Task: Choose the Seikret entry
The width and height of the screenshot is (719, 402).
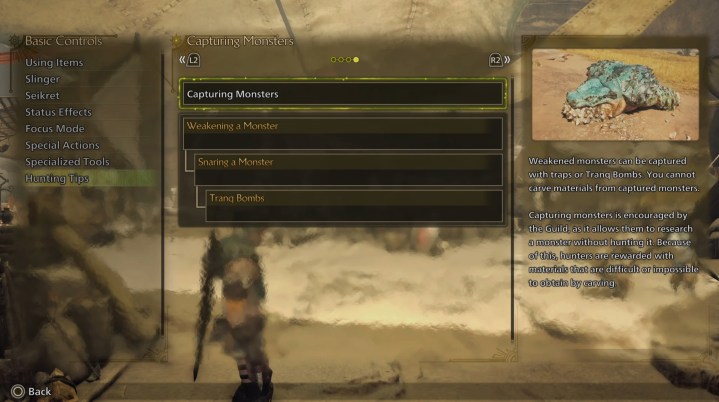Action: [x=44, y=96]
